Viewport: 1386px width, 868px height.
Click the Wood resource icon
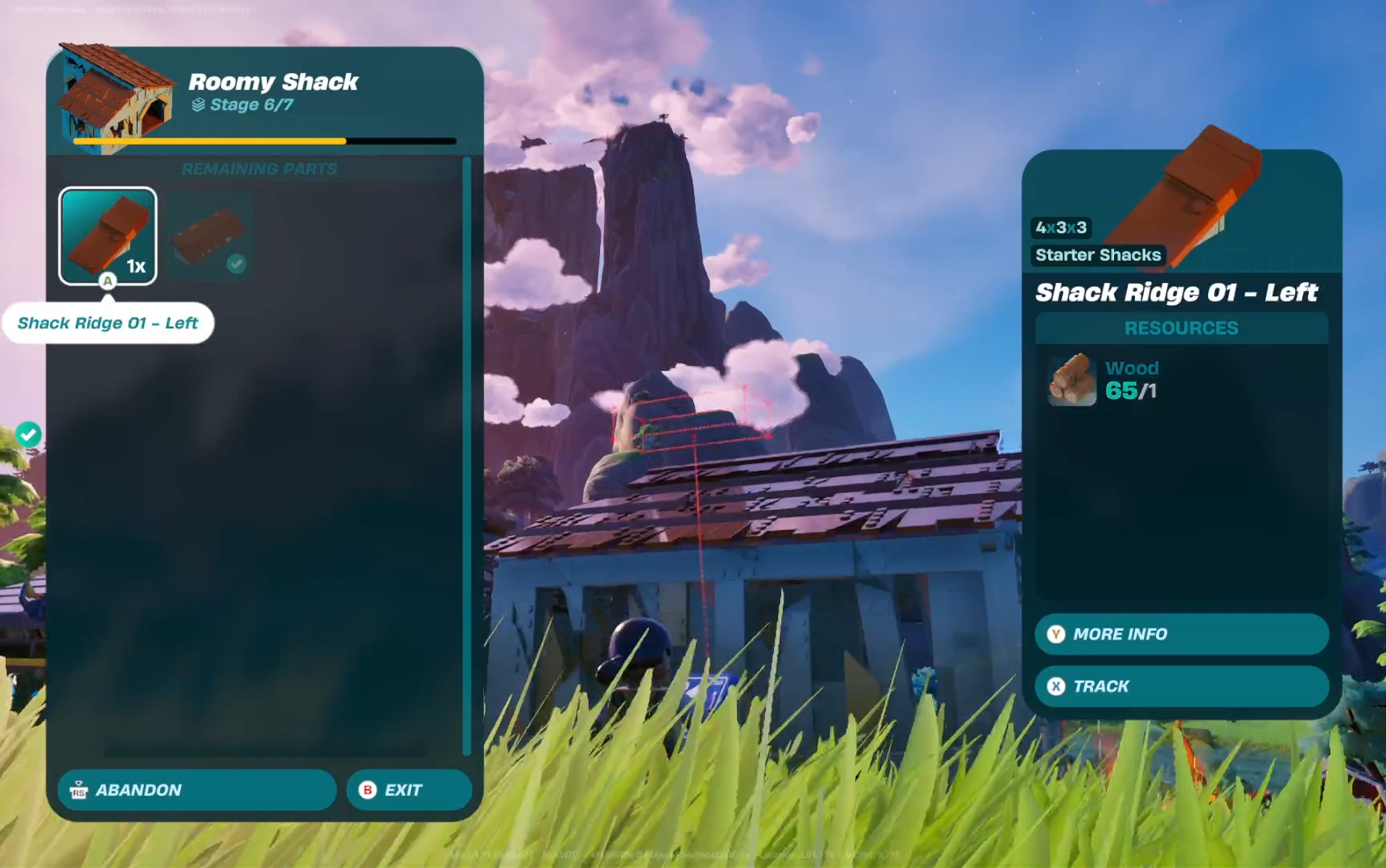[1072, 380]
